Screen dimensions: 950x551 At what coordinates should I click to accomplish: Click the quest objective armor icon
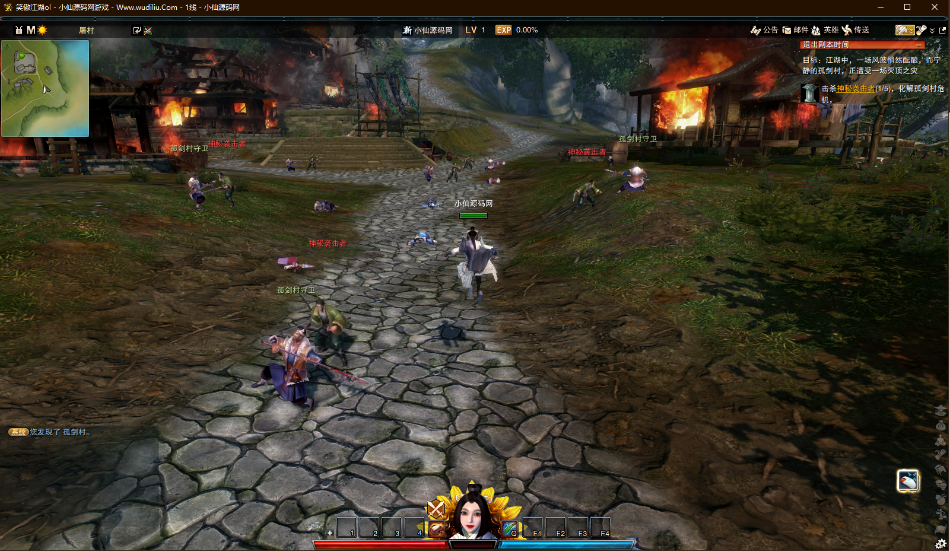tap(808, 92)
